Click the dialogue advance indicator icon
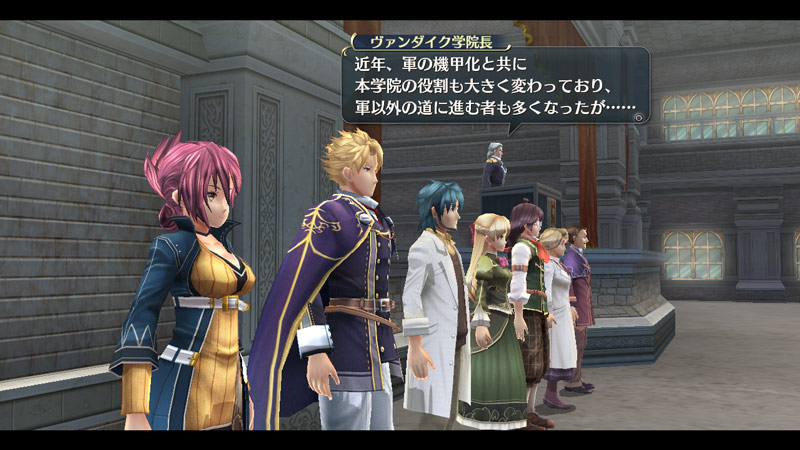This screenshot has width=800, height=450. [x=639, y=117]
